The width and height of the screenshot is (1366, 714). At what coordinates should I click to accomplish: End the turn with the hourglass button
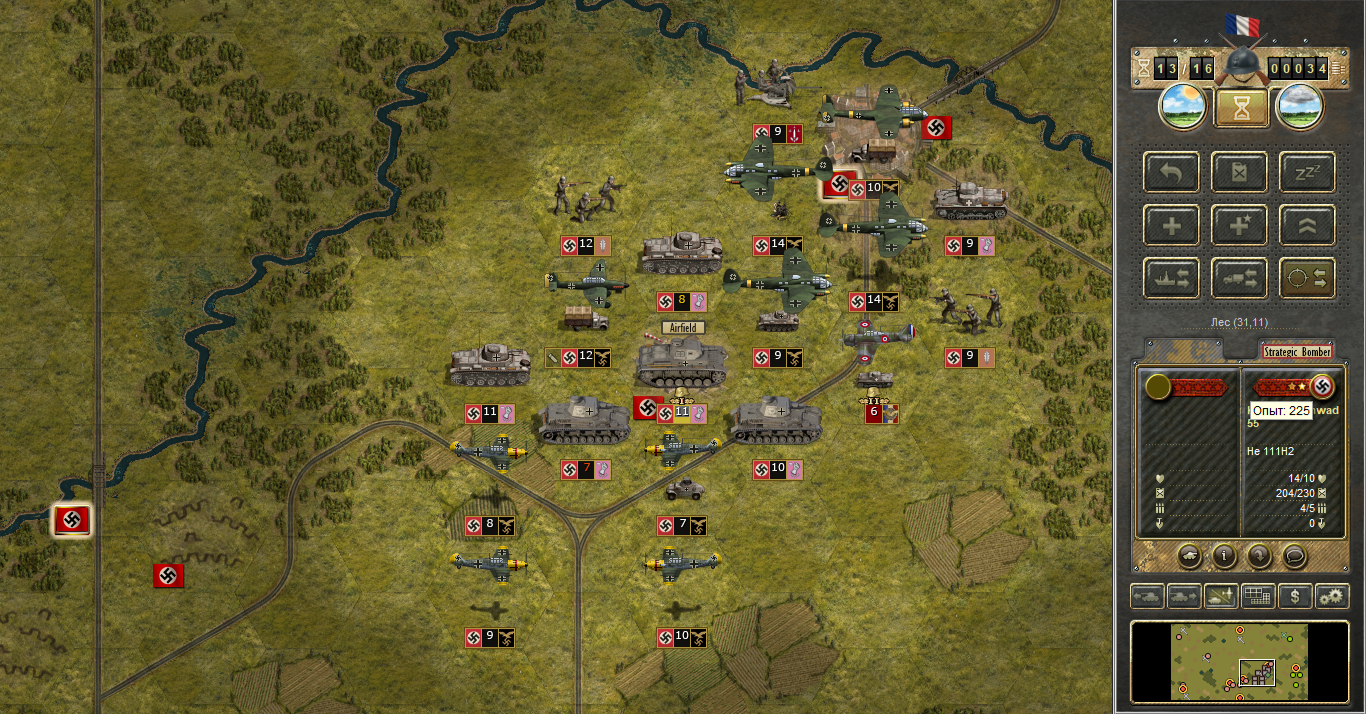1241,108
